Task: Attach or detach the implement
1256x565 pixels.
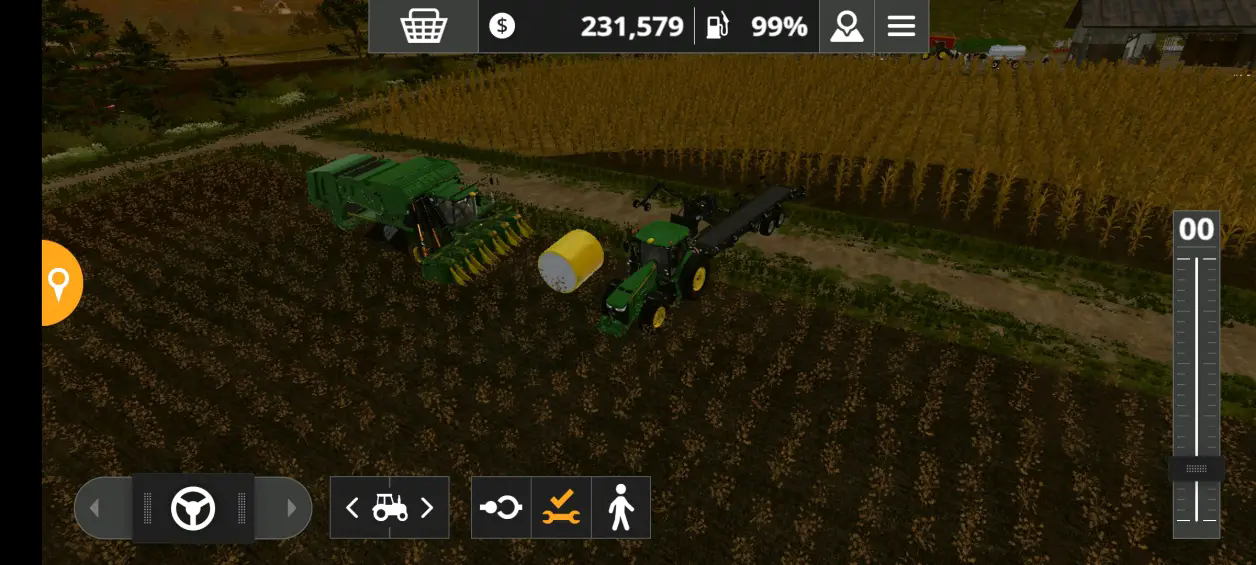Action: (501, 508)
